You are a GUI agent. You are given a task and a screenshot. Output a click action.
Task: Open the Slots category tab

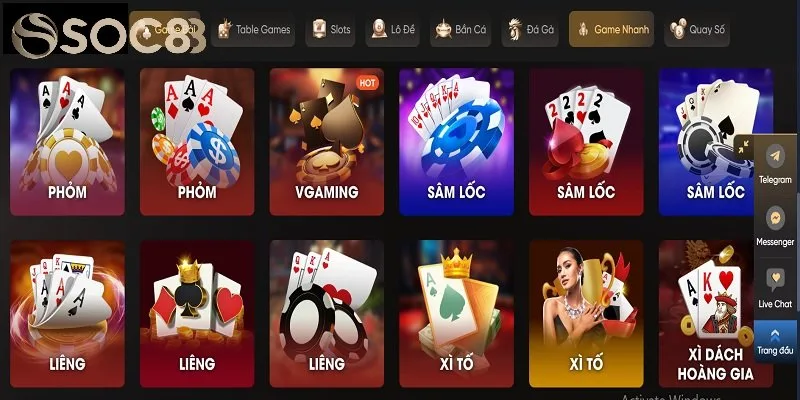pyautogui.click(x=330, y=30)
